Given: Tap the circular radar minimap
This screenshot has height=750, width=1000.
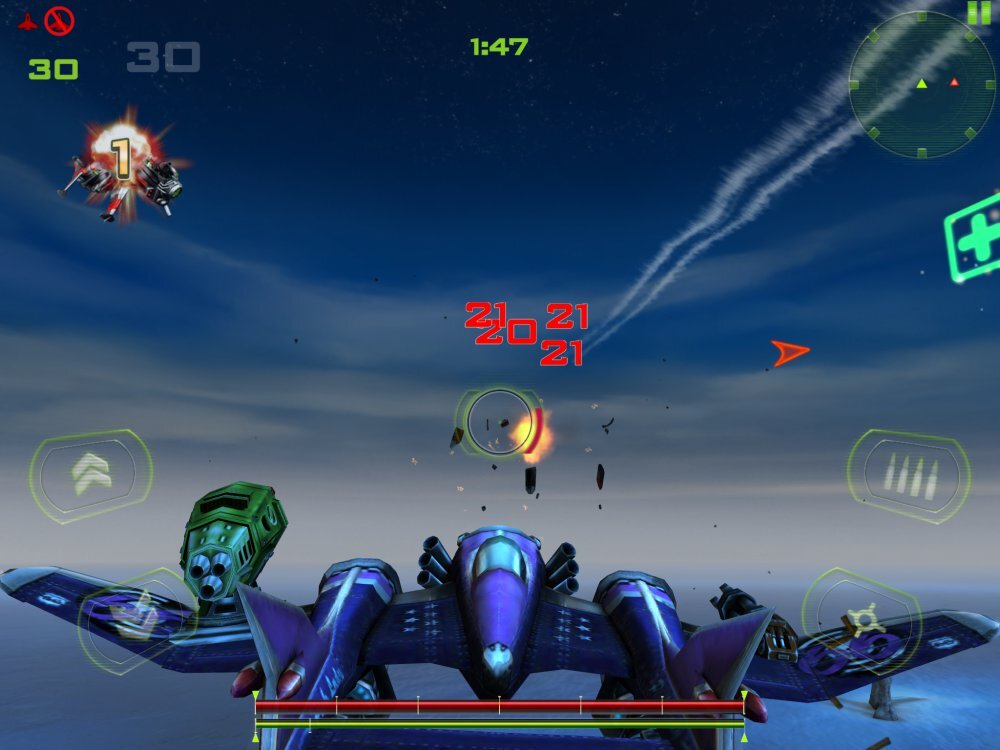Looking at the screenshot, I should pos(921,85).
